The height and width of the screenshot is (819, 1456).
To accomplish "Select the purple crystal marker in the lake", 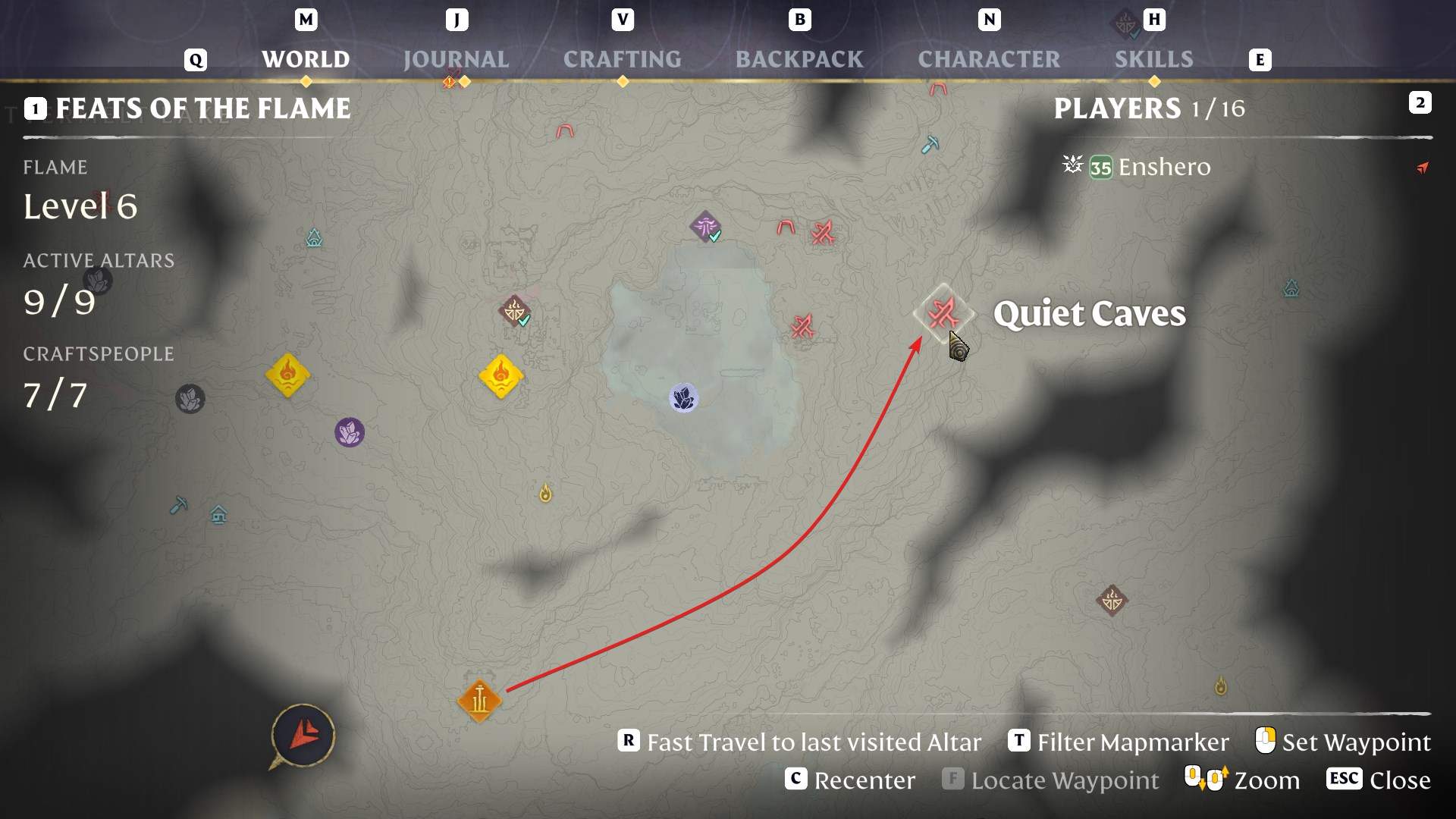I will pyautogui.click(x=683, y=398).
